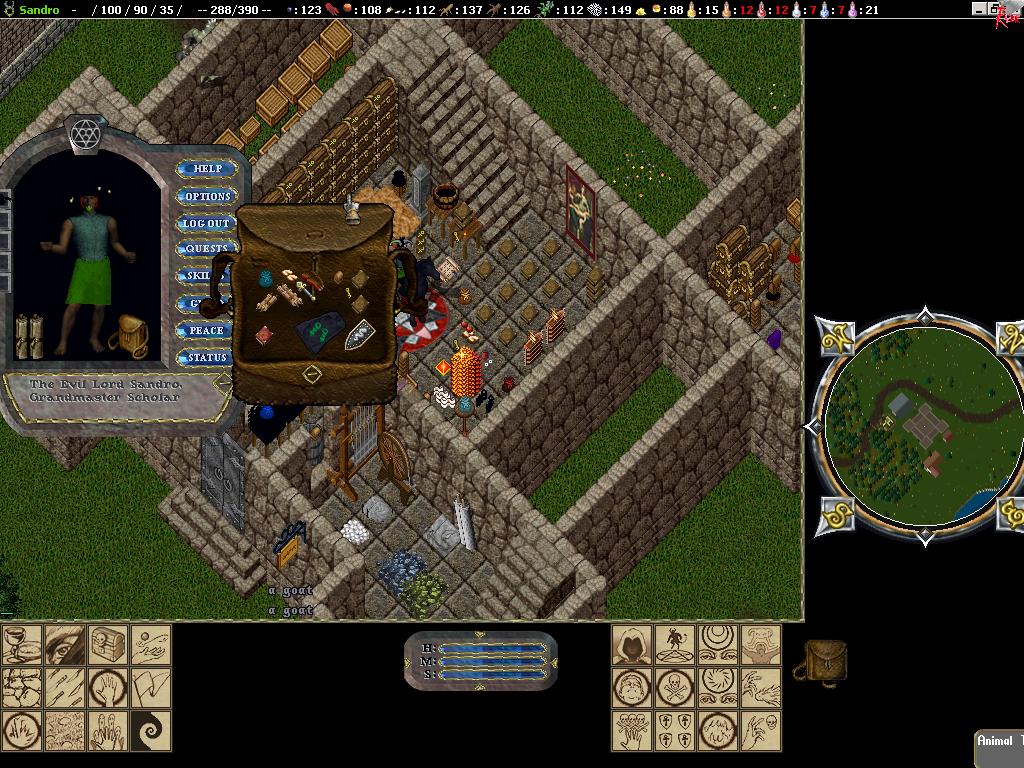Screen dimensions: 1024x768
Task: Activate the black spiral icon
Action: (151, 730)
